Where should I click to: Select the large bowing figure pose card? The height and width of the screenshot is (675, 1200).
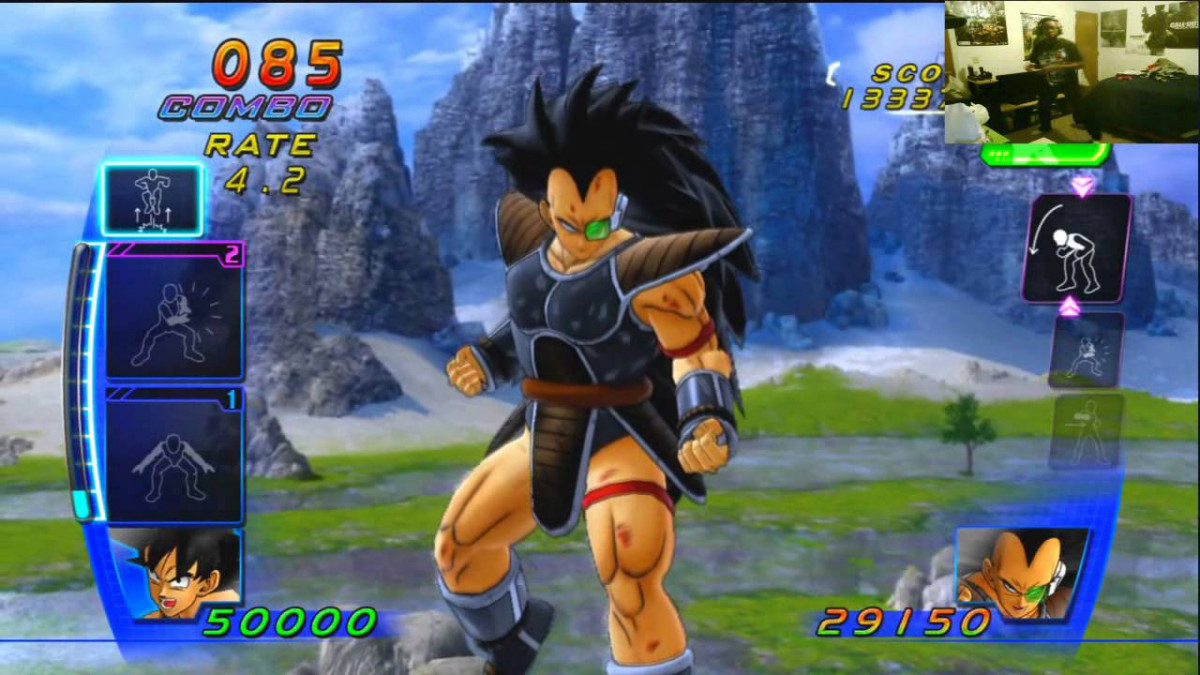click(1076, 248)
